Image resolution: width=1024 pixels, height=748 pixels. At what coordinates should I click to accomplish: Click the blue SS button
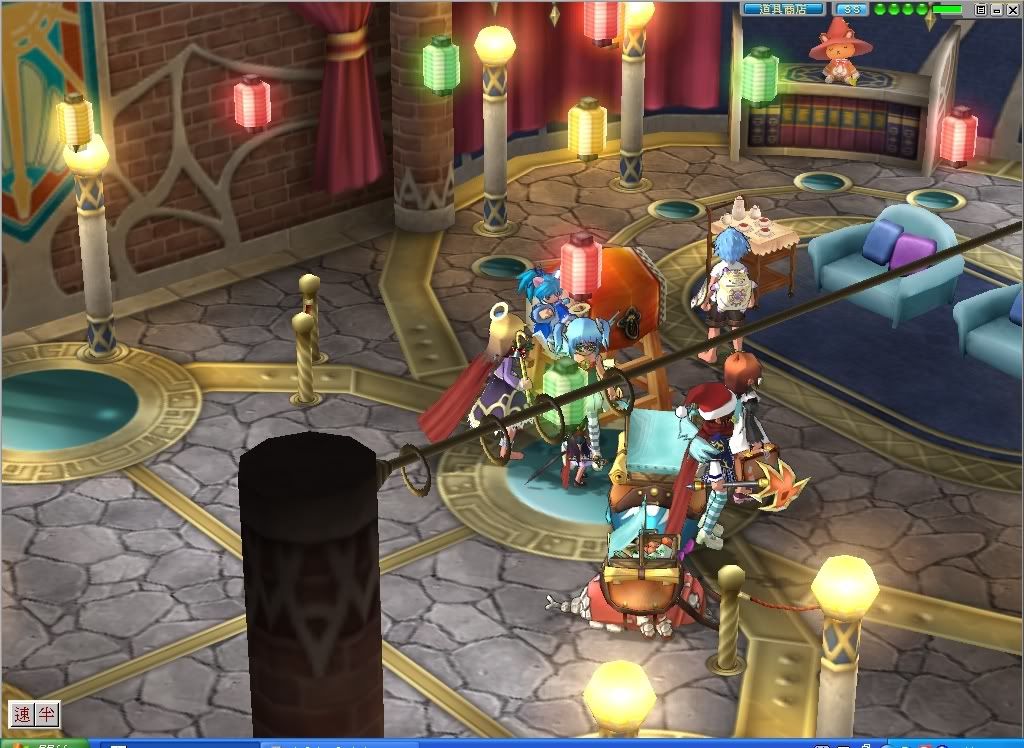(x=850, y=9)
